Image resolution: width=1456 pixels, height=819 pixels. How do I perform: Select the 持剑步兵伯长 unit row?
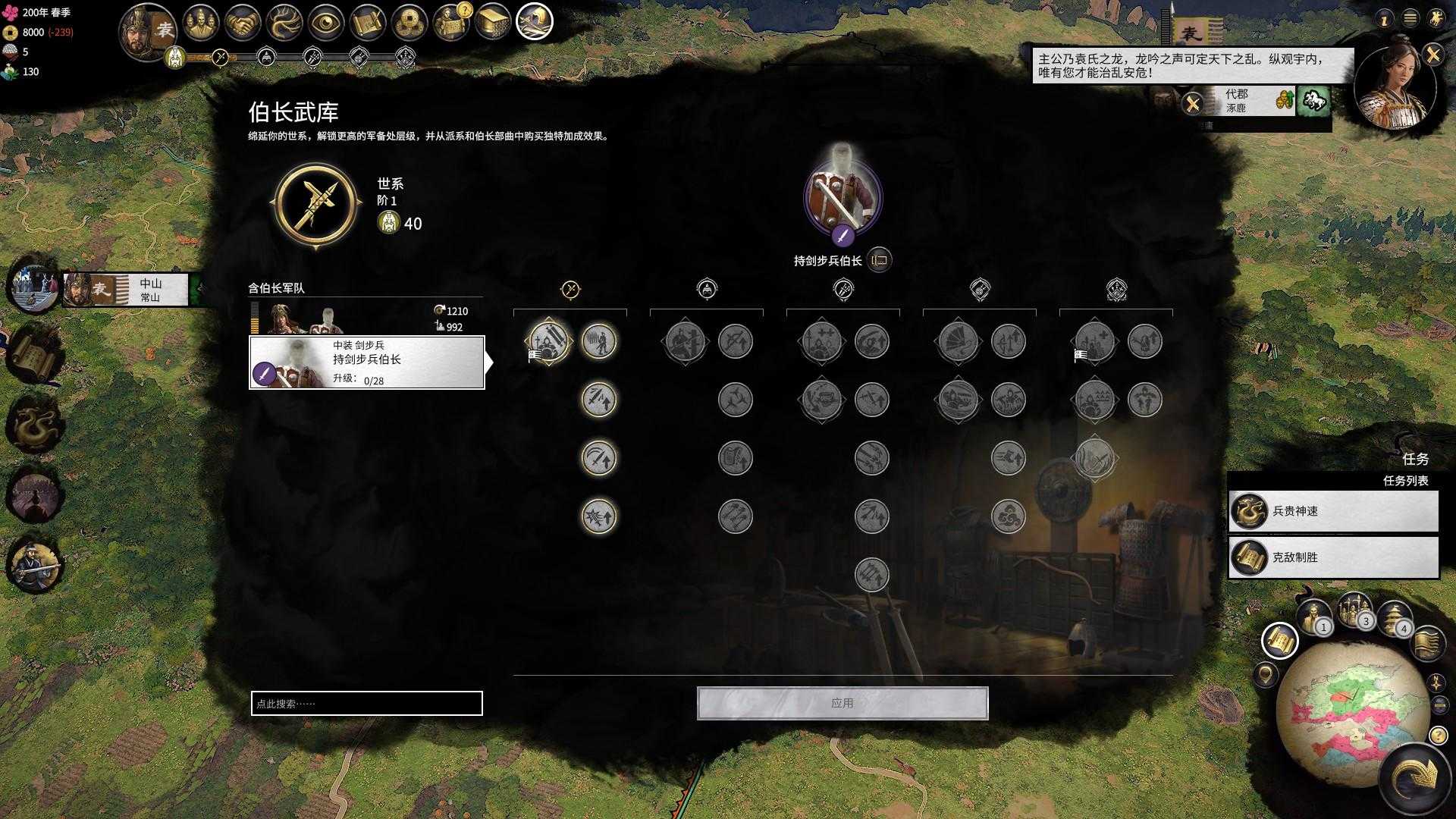[x=367, y=362]
